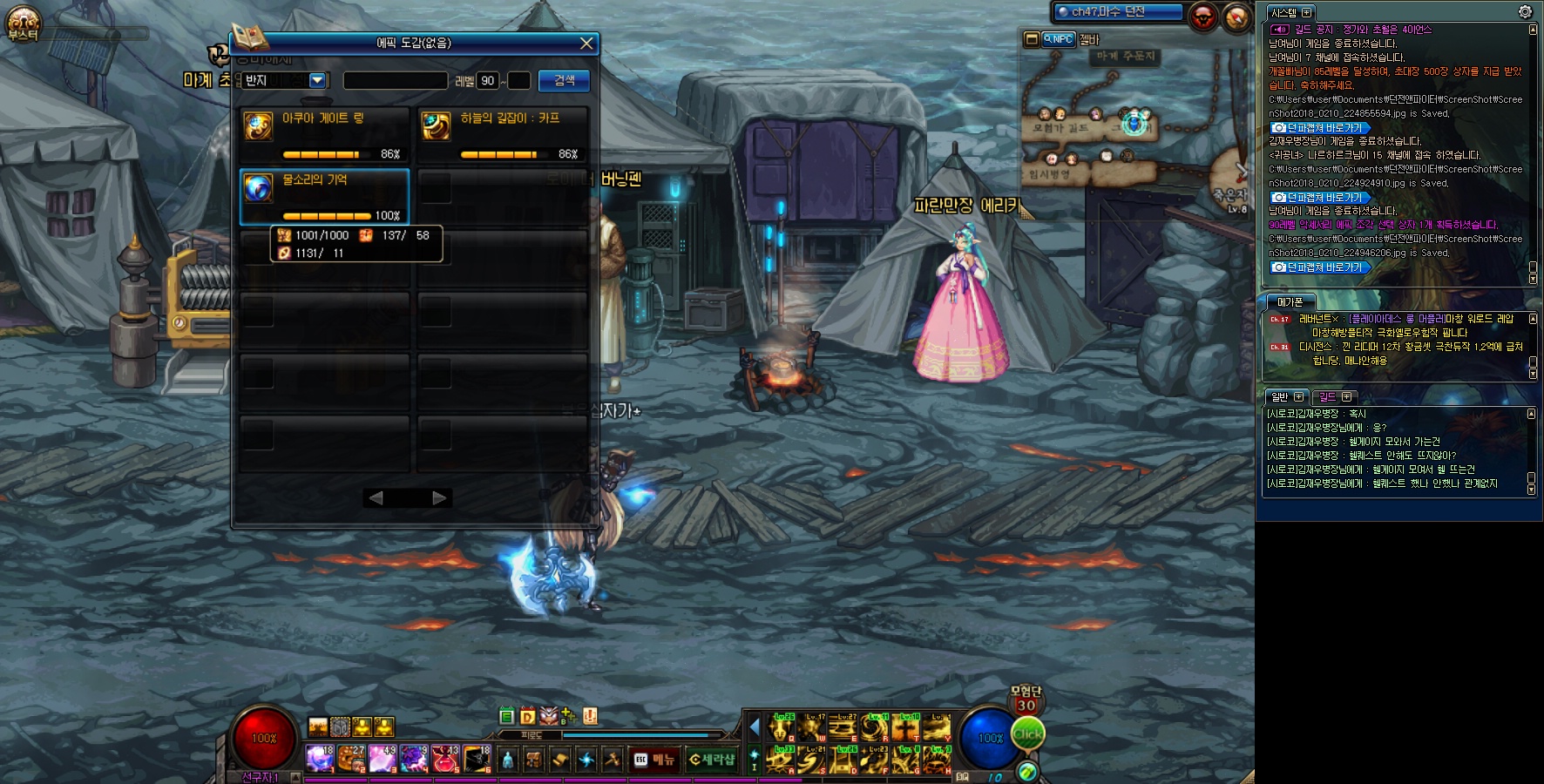Select the 아쿠아 게이트 링 entry
The height and width of the screenshot is (784, 1544).
click(x=324, y=135)
